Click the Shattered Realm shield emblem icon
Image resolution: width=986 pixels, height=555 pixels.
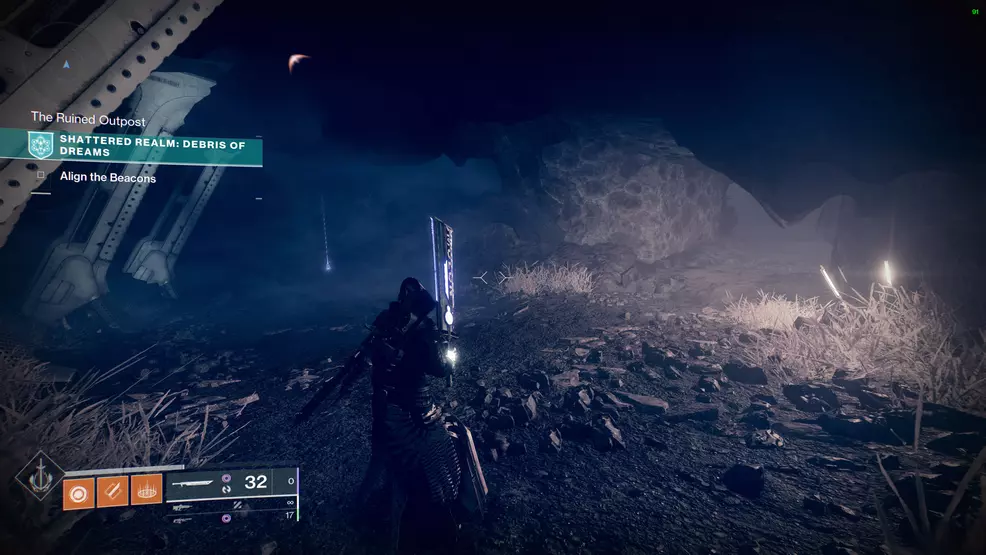(41, 145)
